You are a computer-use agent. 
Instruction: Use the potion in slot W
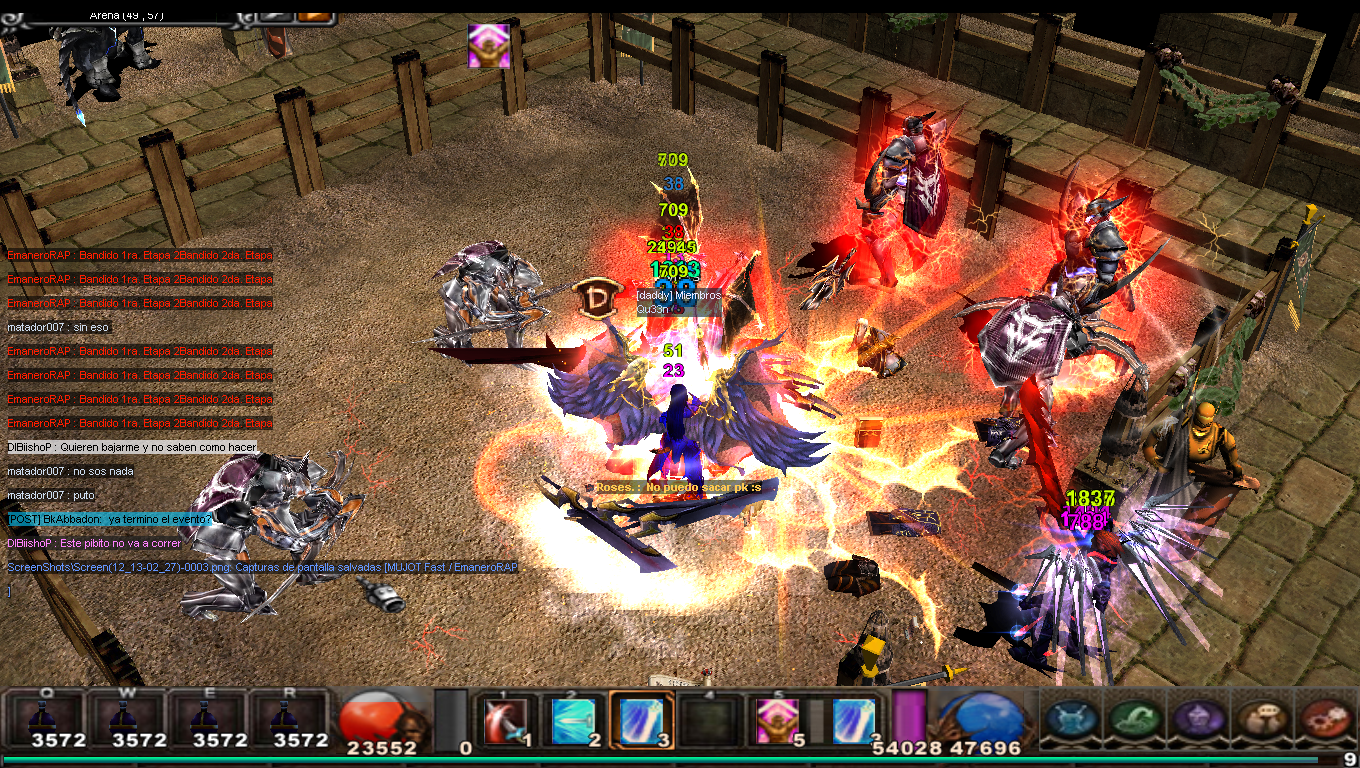tap(127, 718)
